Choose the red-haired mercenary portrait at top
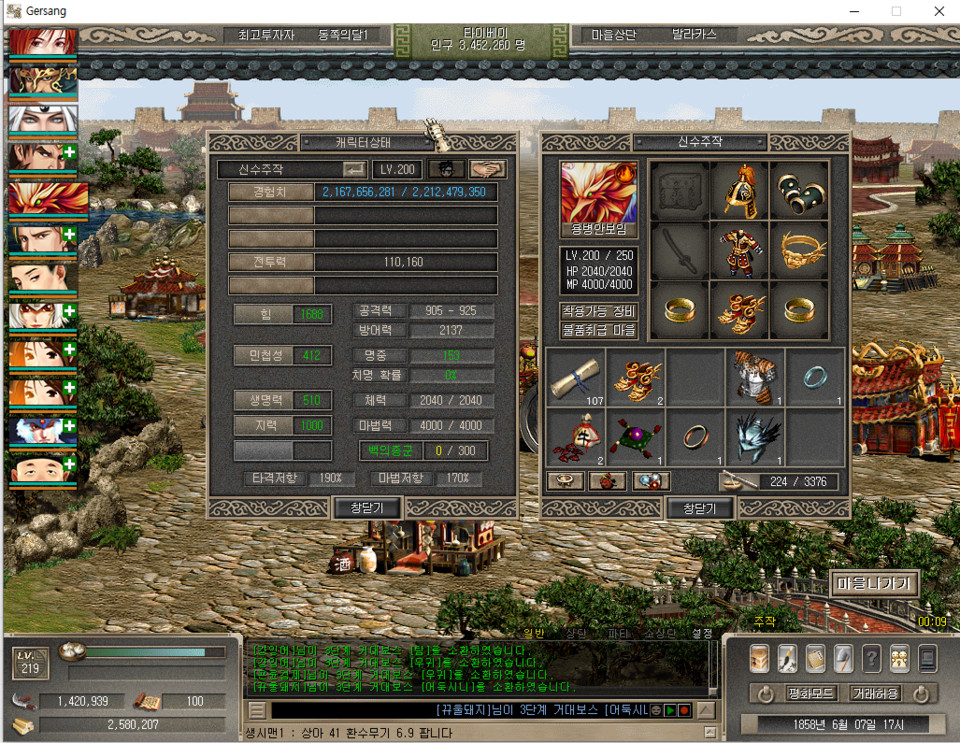 coord(43,42)
